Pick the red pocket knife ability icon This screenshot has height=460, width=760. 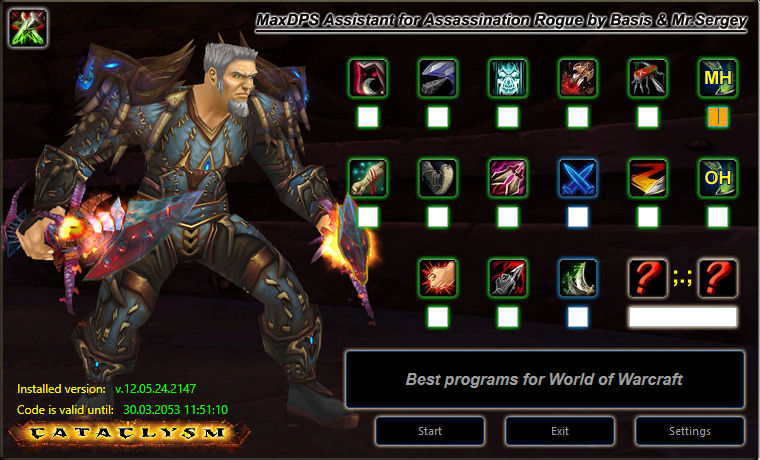[648, 78]
